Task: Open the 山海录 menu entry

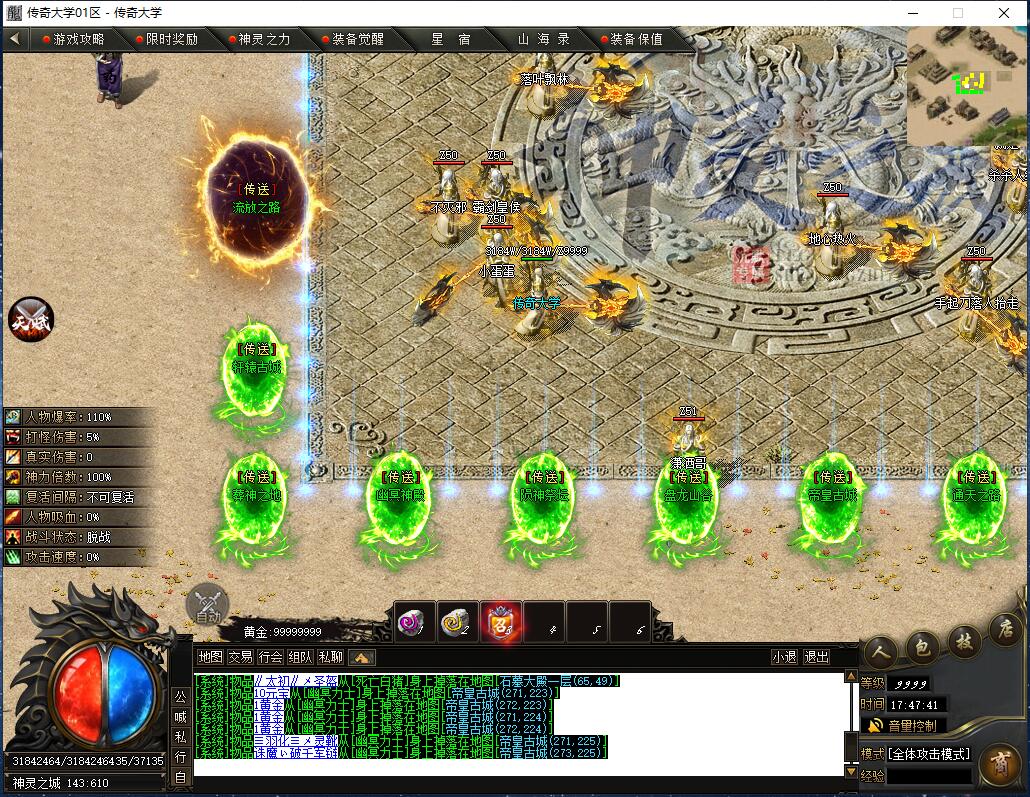Action: point(543,39)
